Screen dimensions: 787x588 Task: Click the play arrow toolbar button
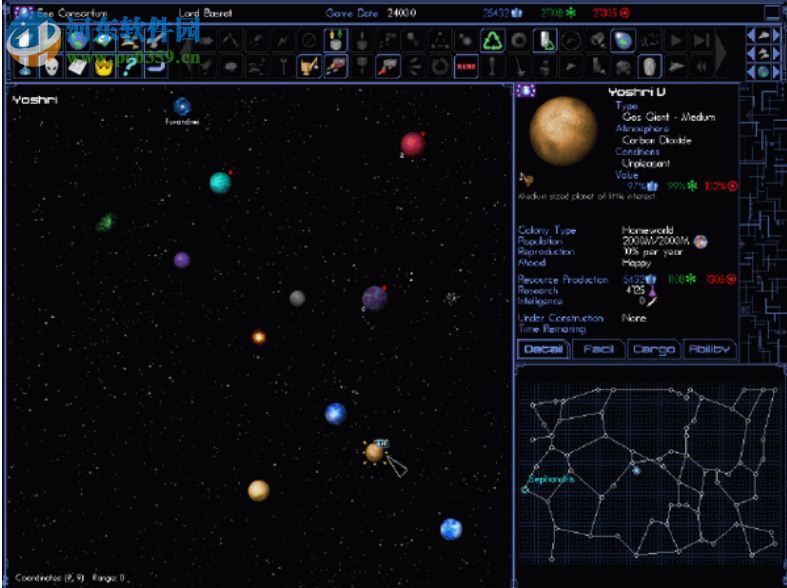pyautogui.click(x=676, y=41)
